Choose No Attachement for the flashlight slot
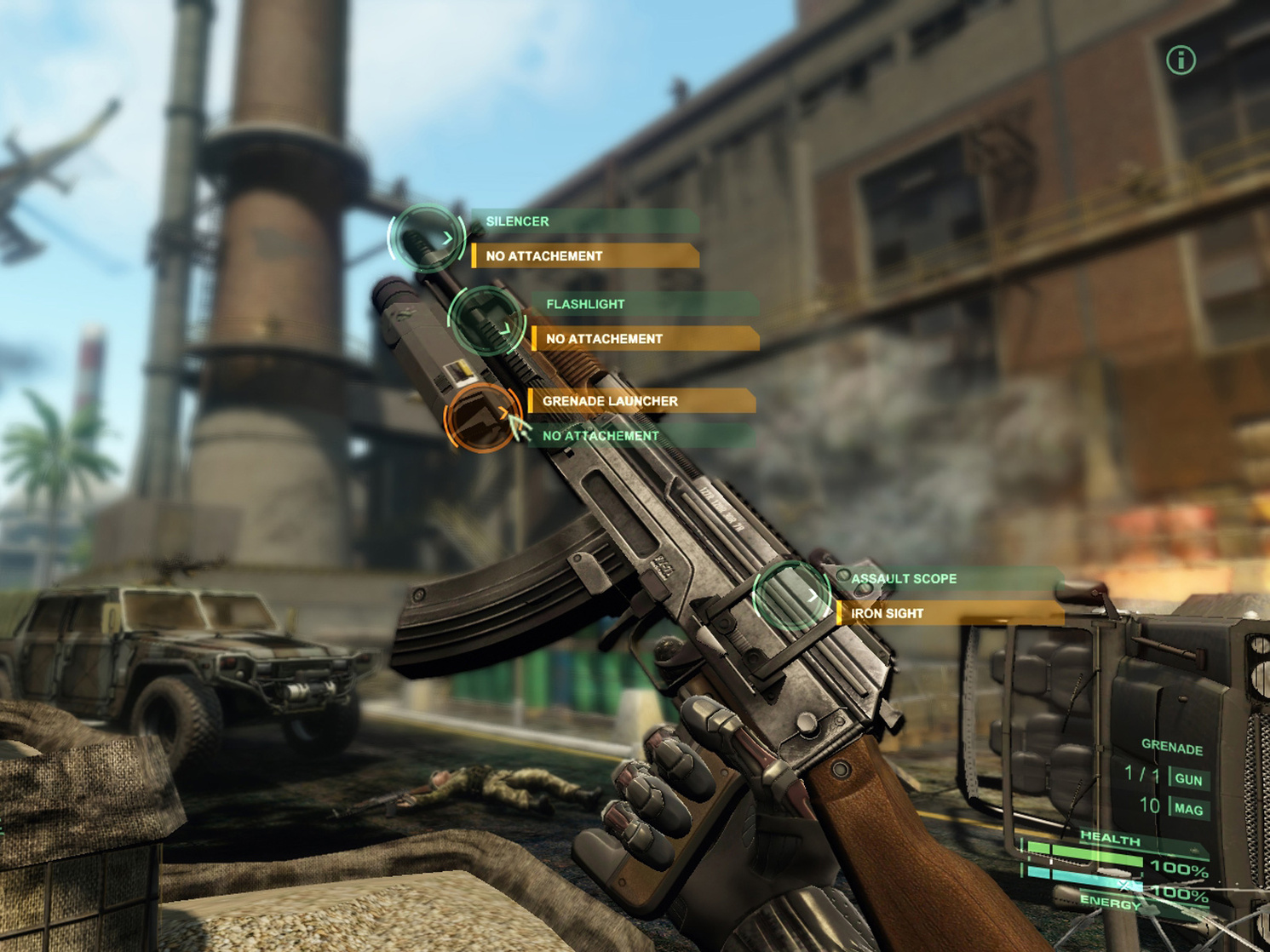The height and width of the screenshot is (952, 1270). (644, 339)
